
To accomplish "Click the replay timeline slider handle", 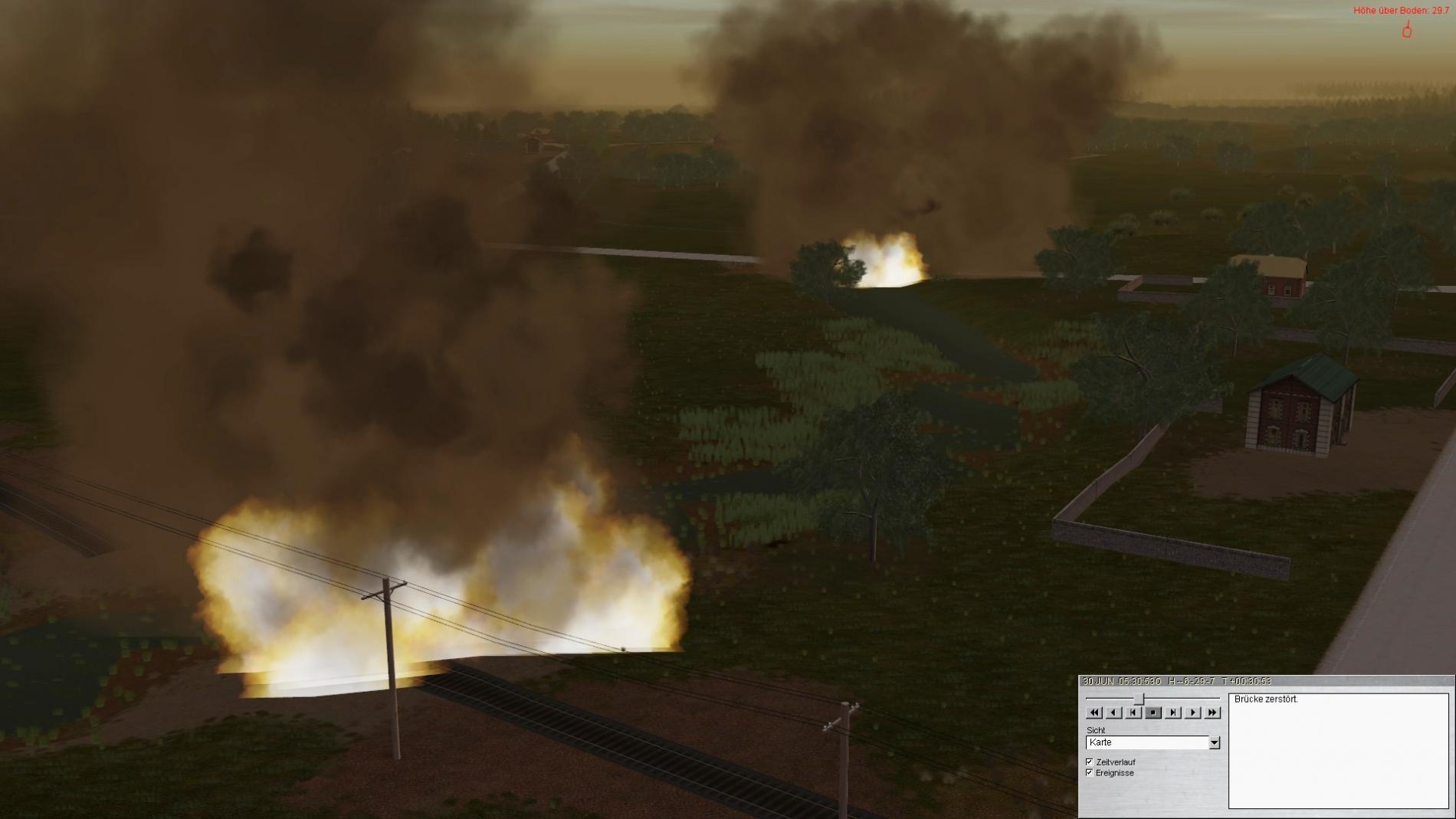I will [1140, 698].
